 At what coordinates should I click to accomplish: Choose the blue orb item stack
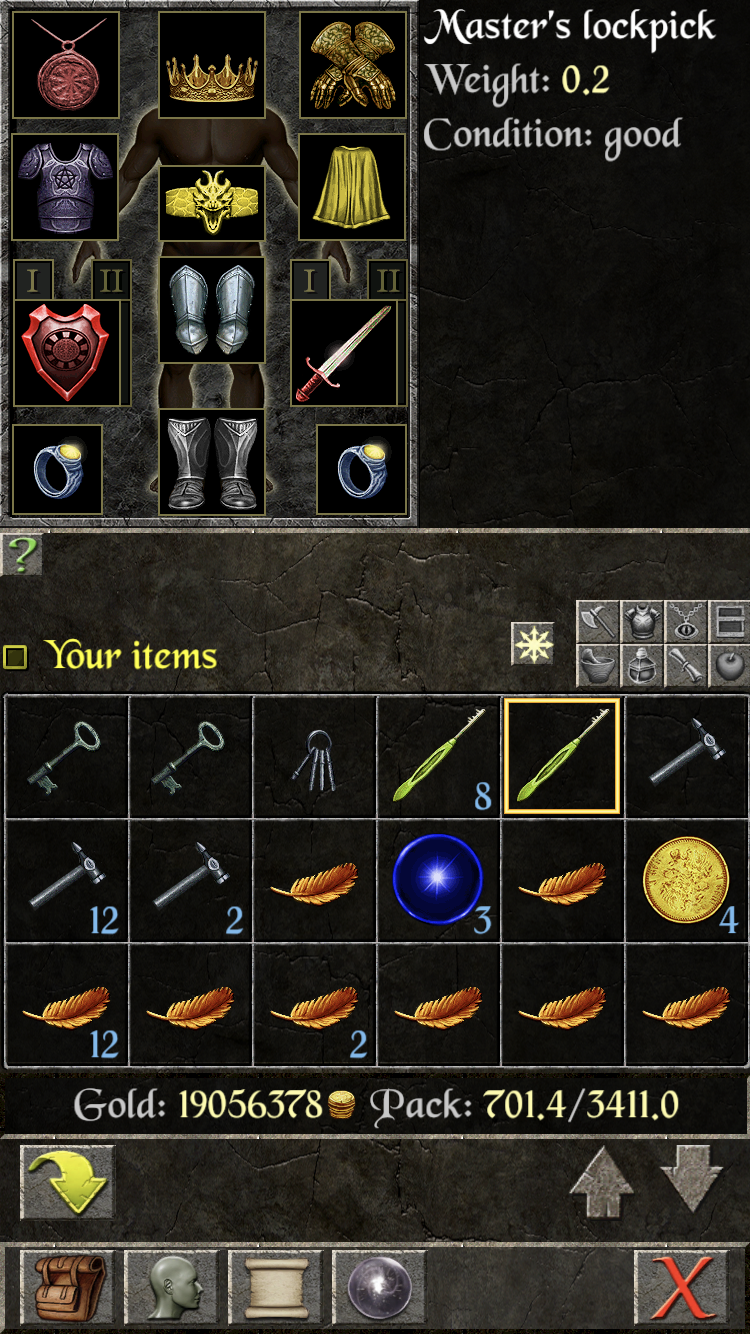tap(438, 881)
